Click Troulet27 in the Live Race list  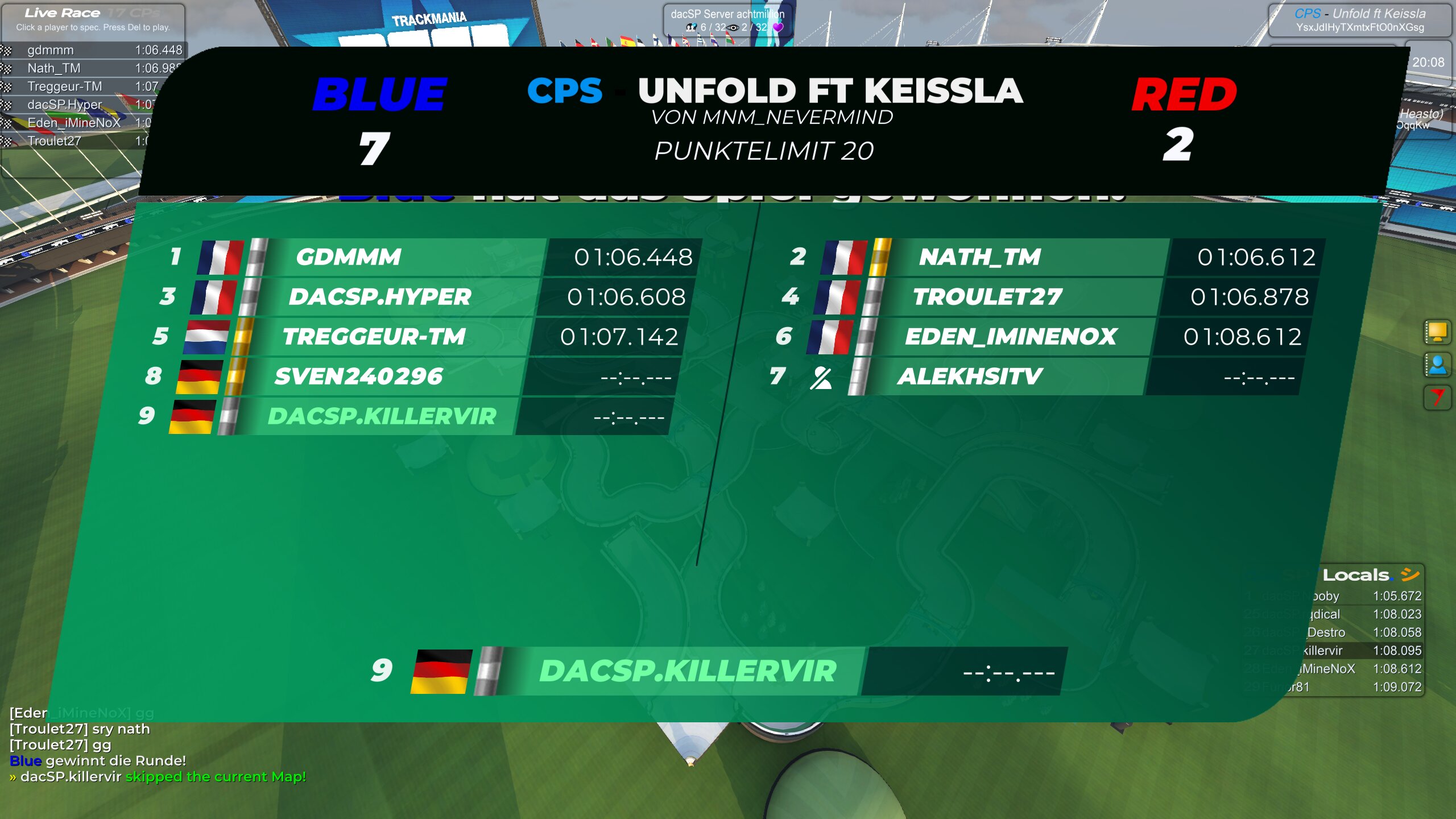click(x=55, y=141)
